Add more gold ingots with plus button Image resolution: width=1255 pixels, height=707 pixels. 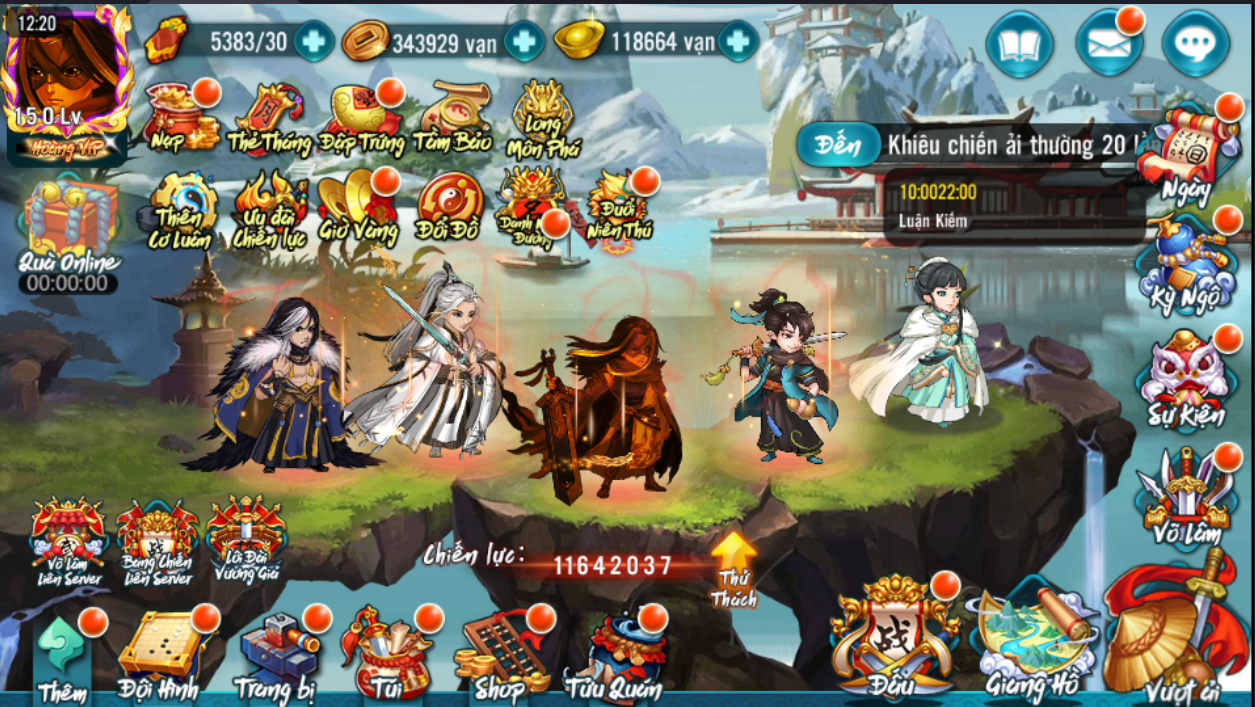pos(738,41)
